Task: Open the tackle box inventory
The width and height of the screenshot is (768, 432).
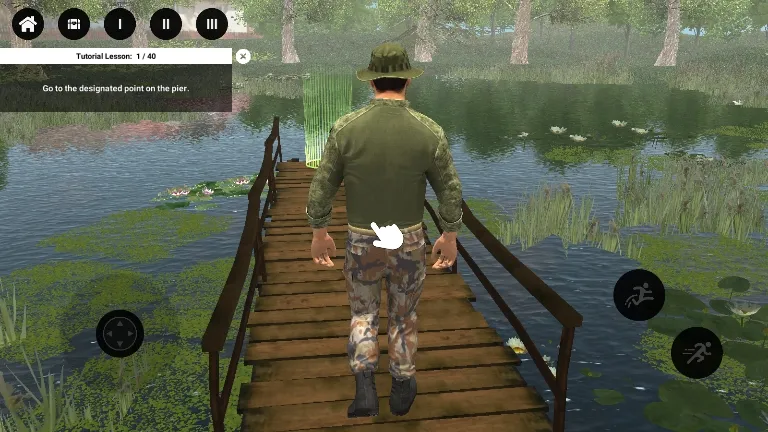Action: click(x=74, y=23)
